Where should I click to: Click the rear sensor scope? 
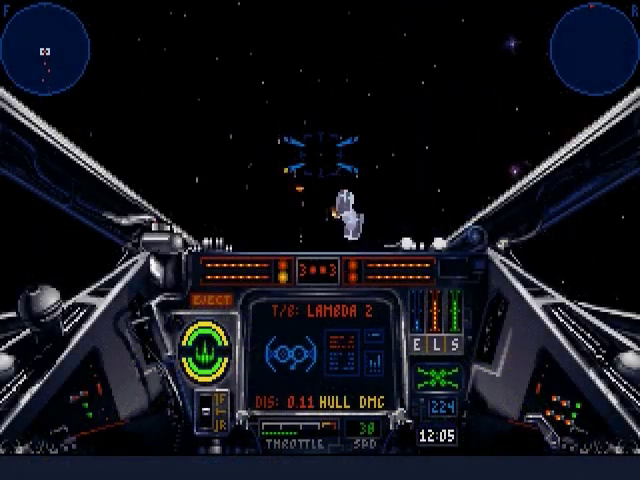pyautogui.click(x=595, y=48)
